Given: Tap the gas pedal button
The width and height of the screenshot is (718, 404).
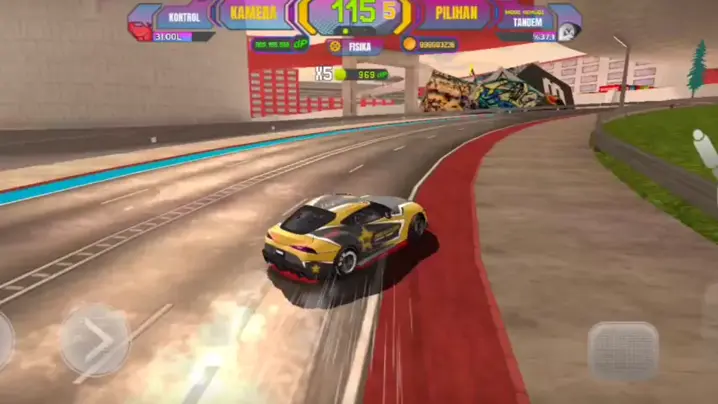Looking at the screenshot, I should 622,350.
